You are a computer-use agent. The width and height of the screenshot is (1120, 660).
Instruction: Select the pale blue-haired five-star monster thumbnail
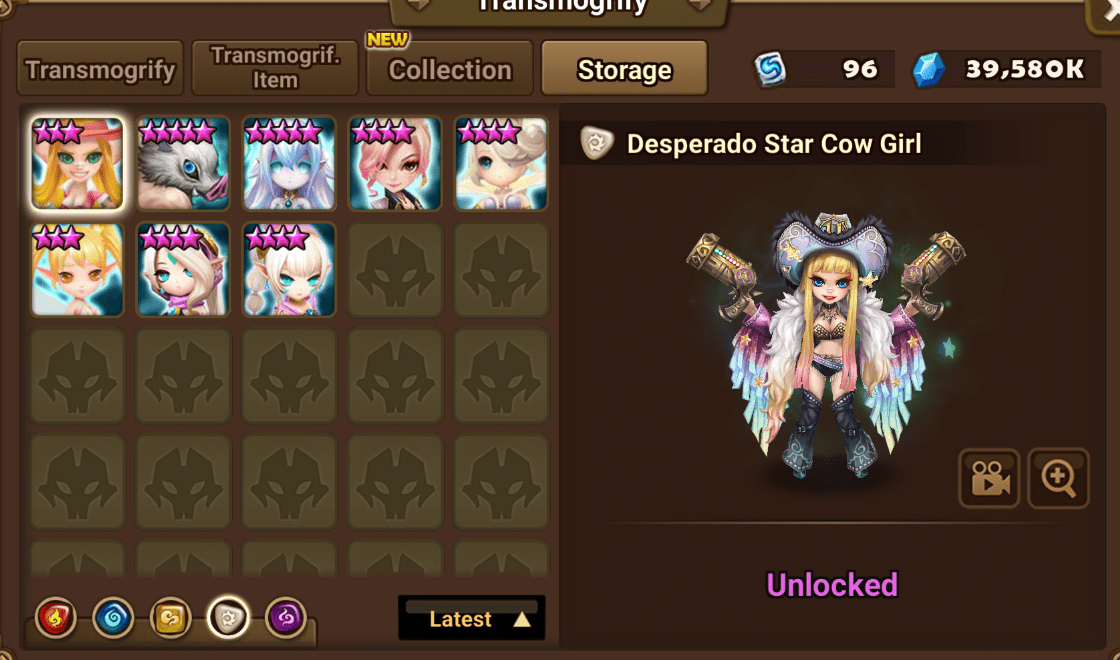click(289, 163)
